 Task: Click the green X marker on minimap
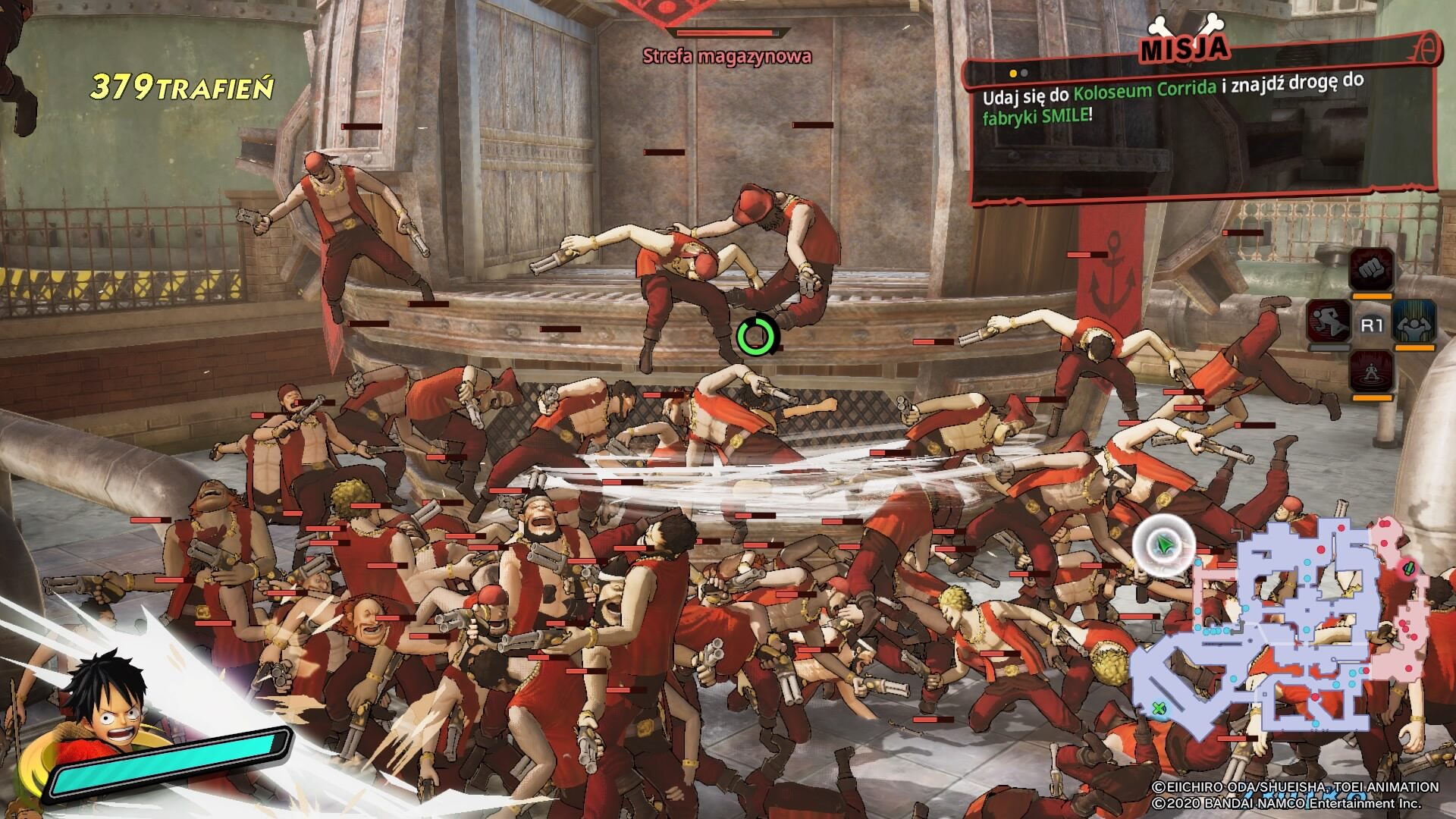coord(1159,710)
